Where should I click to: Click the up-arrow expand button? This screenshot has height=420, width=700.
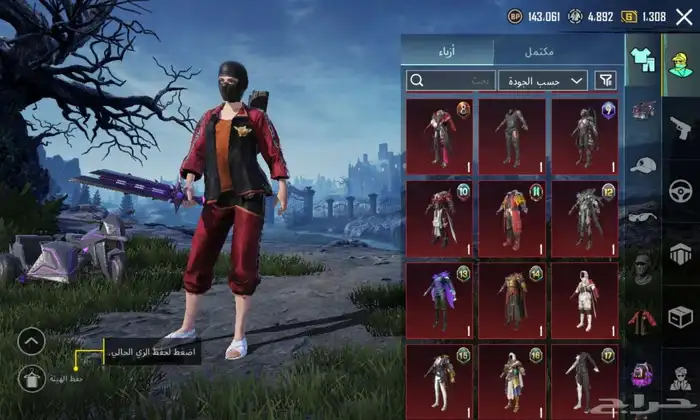tap(32, 341)
